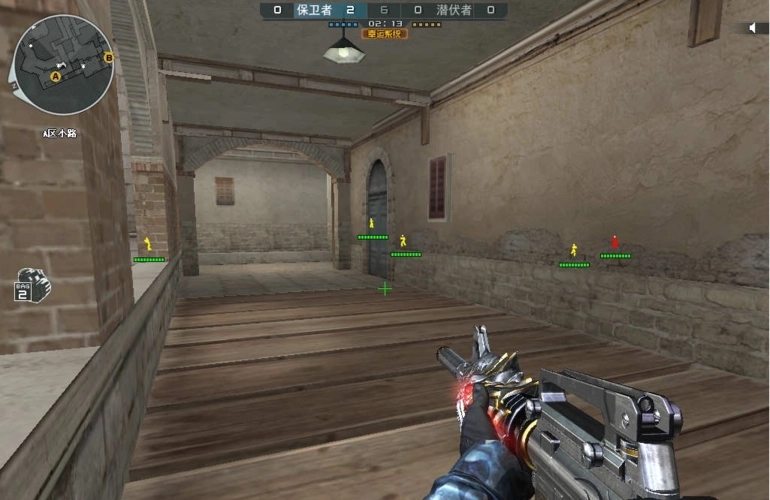Click bomb site A marker on minimap

tap(56, 75)
